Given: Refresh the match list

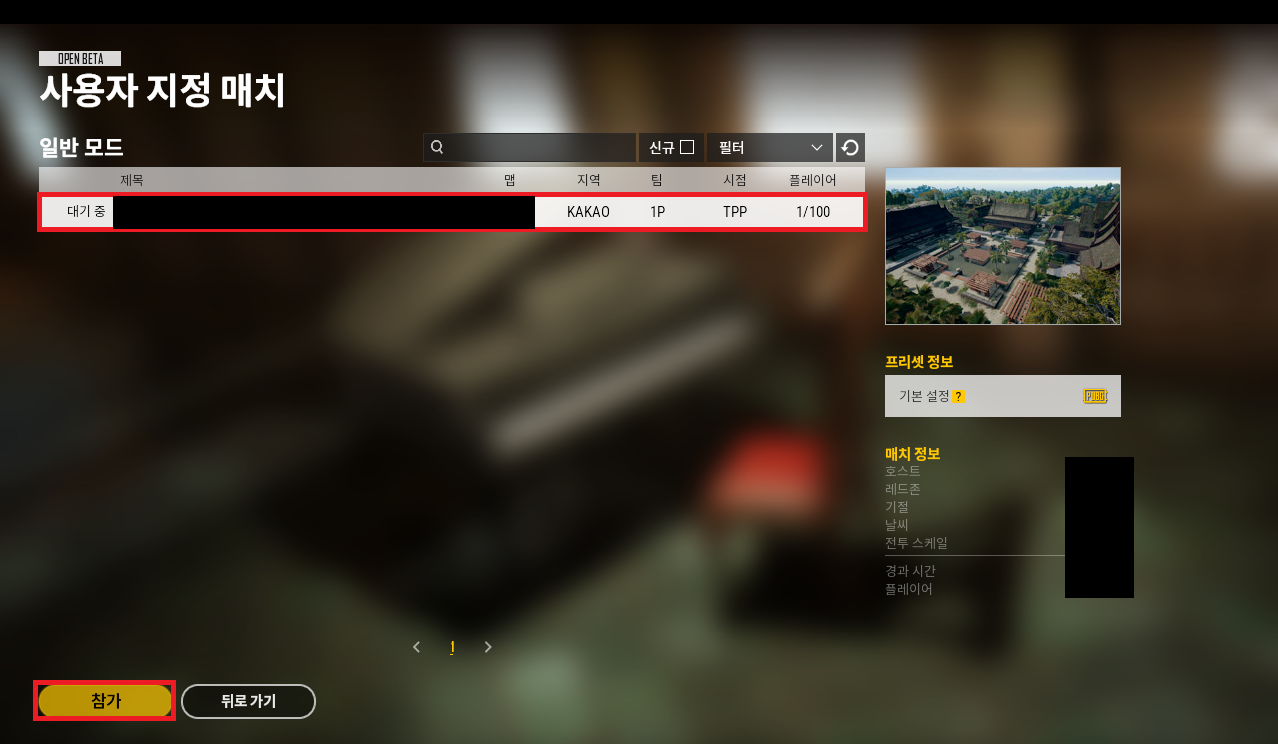Looking at the screenshot, I should click(x=850, y=148).
